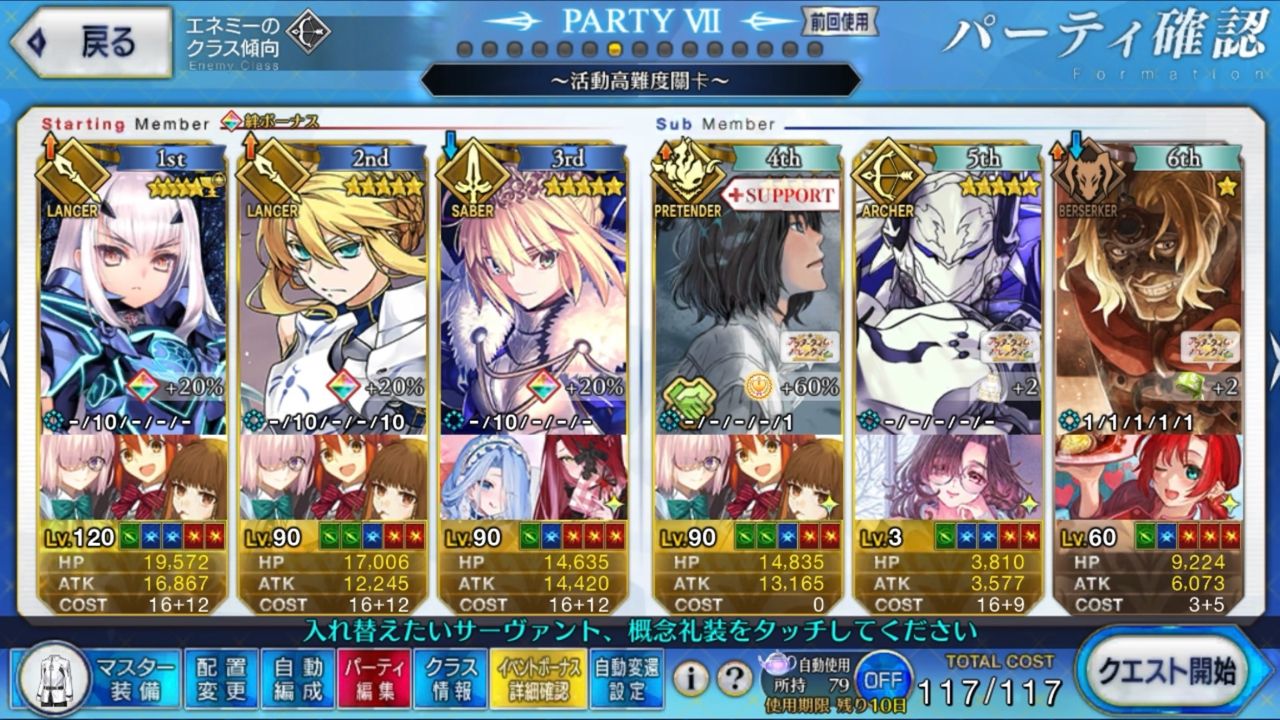
Task: Choose the 3rd Saber servant card
Action: tap(534, 300)
